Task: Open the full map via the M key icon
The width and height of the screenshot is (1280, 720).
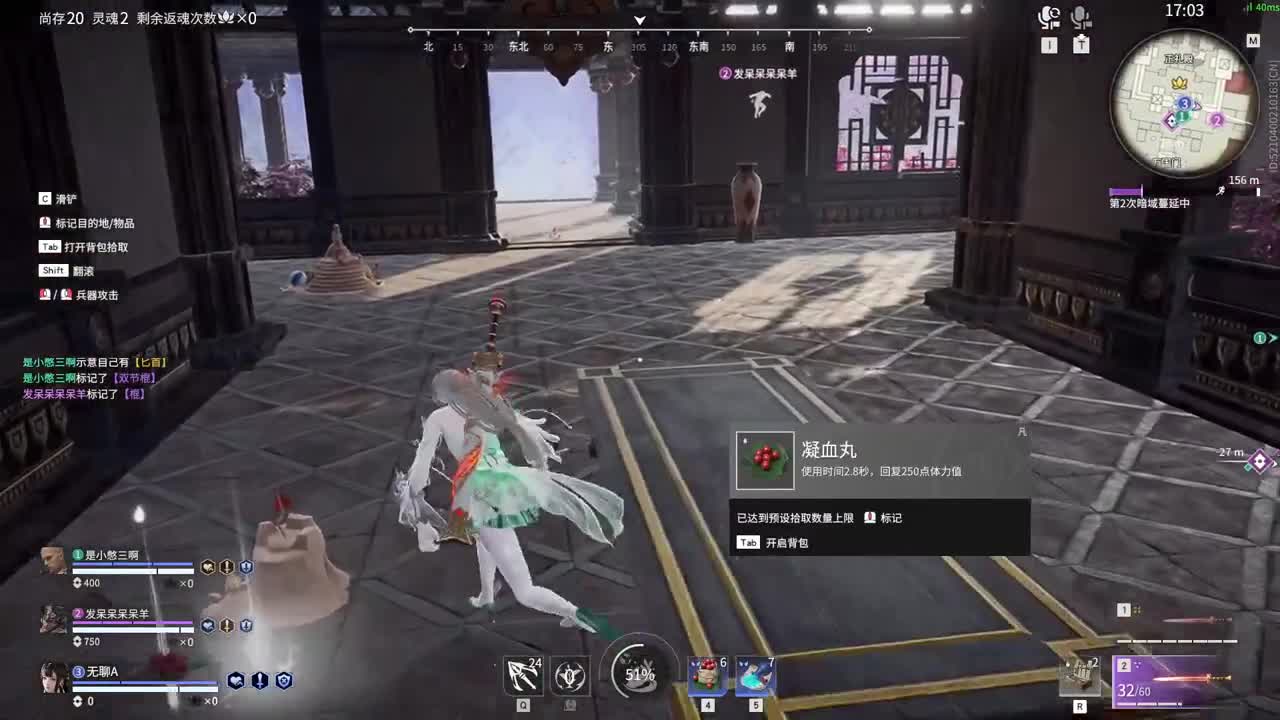Action: pos(1254,40)
